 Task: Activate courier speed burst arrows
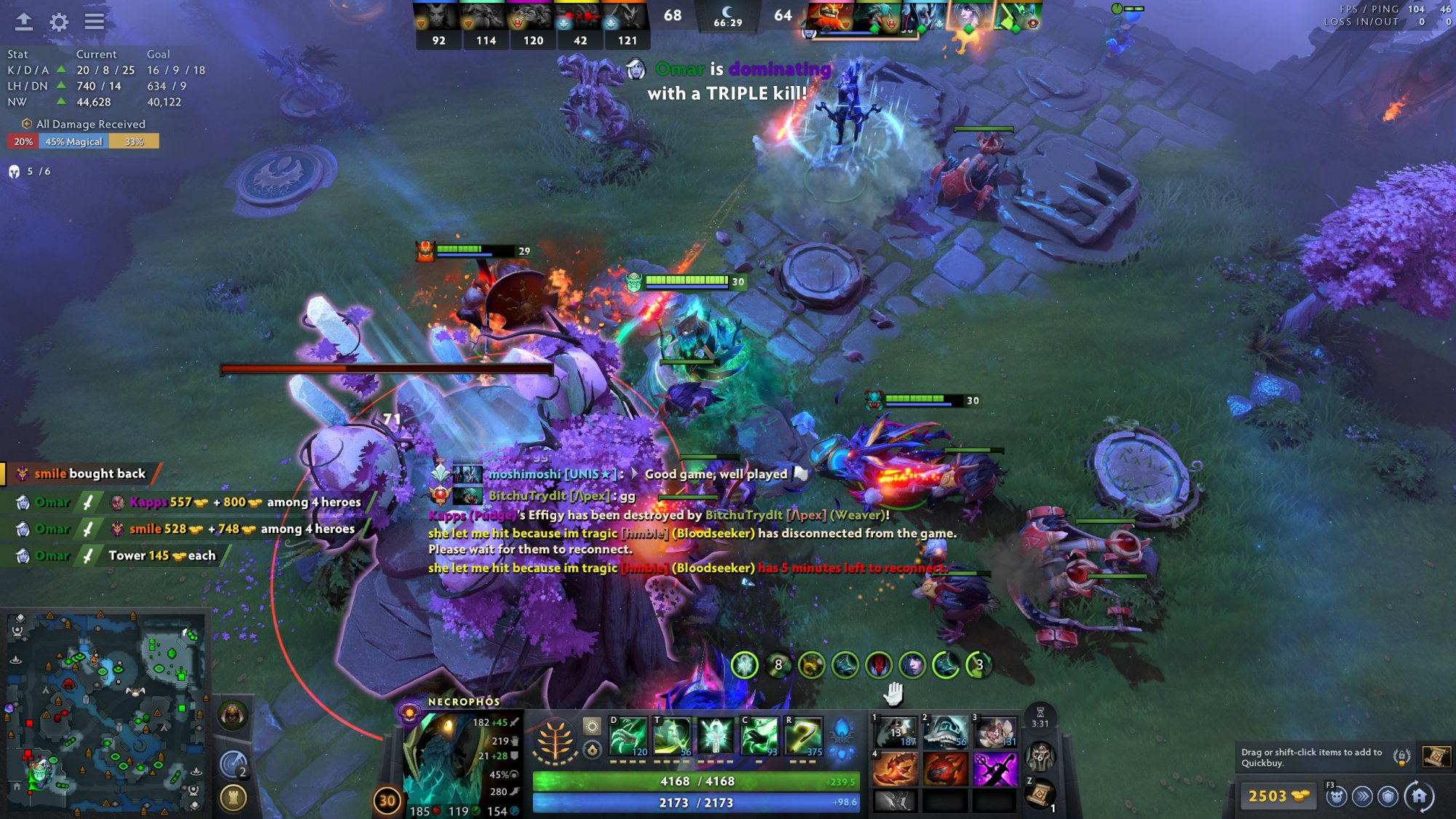tap(1362, 796)
